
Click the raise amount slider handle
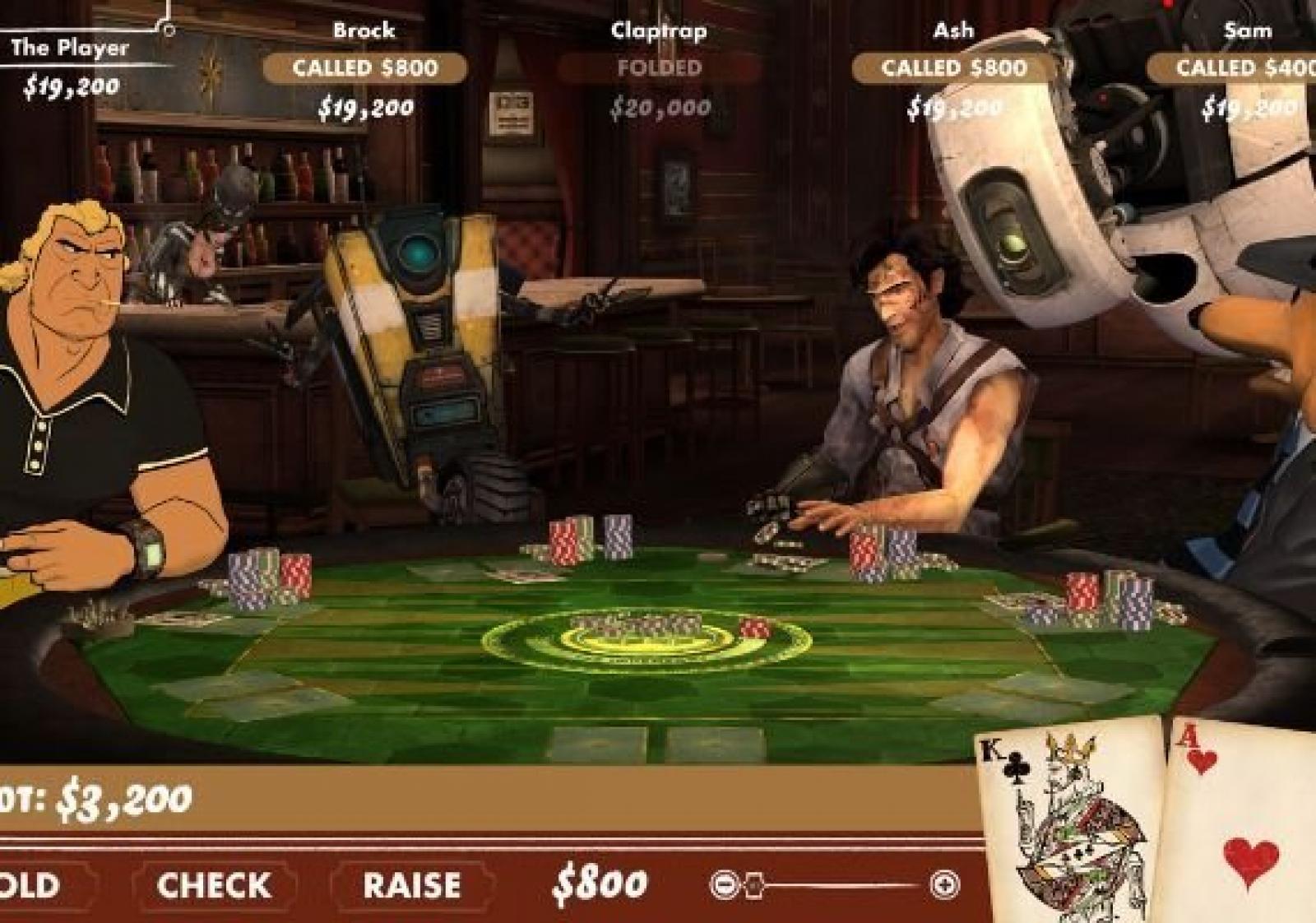pyautogui.click(x=754, y=885)
